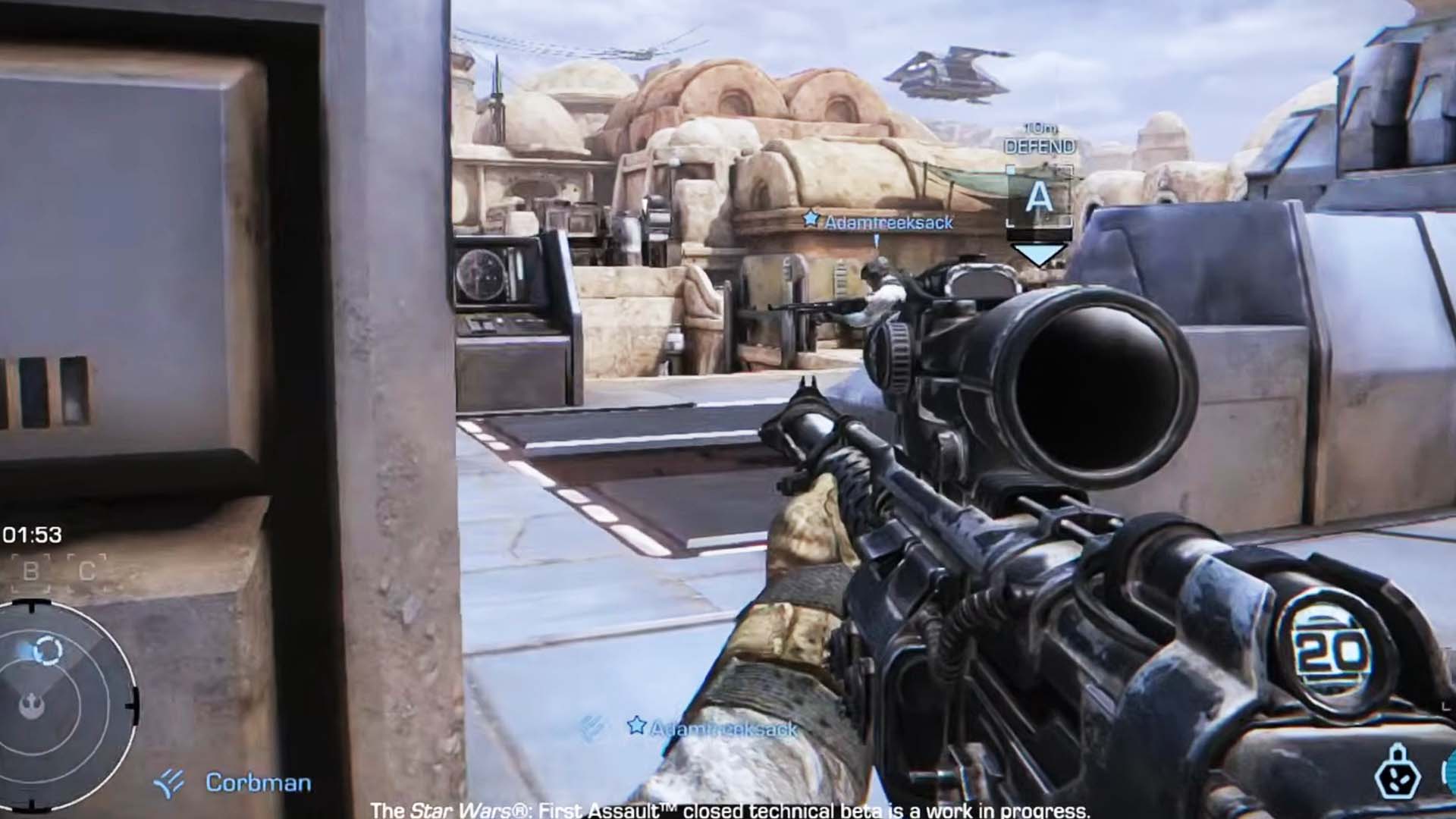Screen dimensions: 1456x819
Task: Select the Rebel Alliance emblem on the minimap
Action: (30, 705)
